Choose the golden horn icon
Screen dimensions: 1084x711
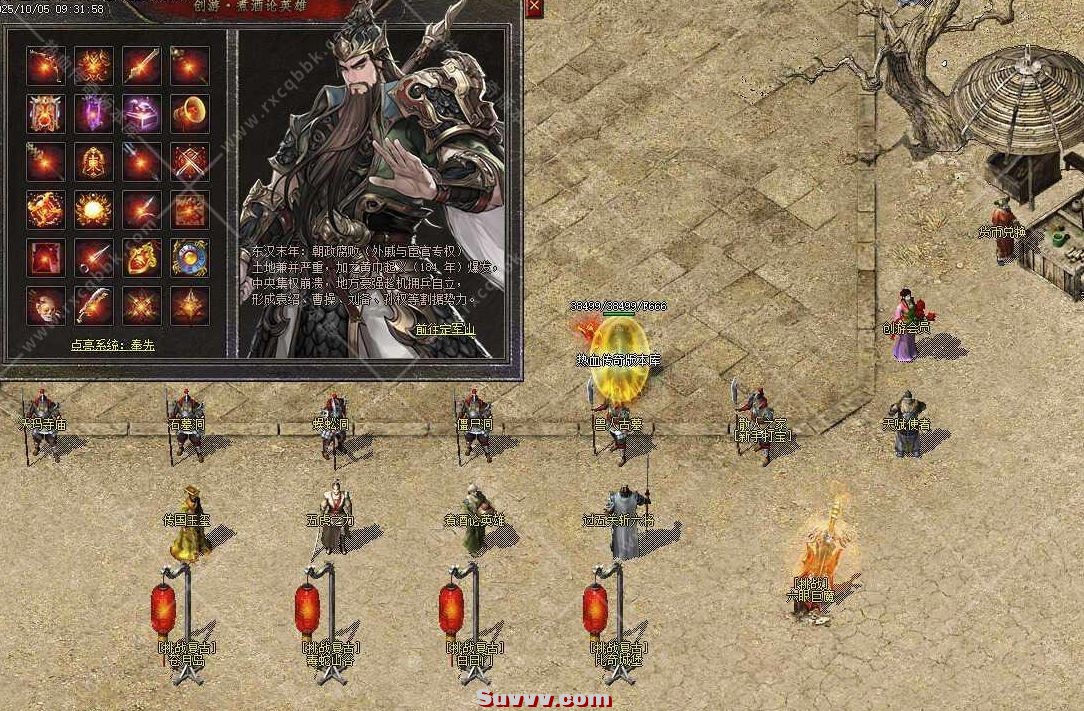pos(189,114)
